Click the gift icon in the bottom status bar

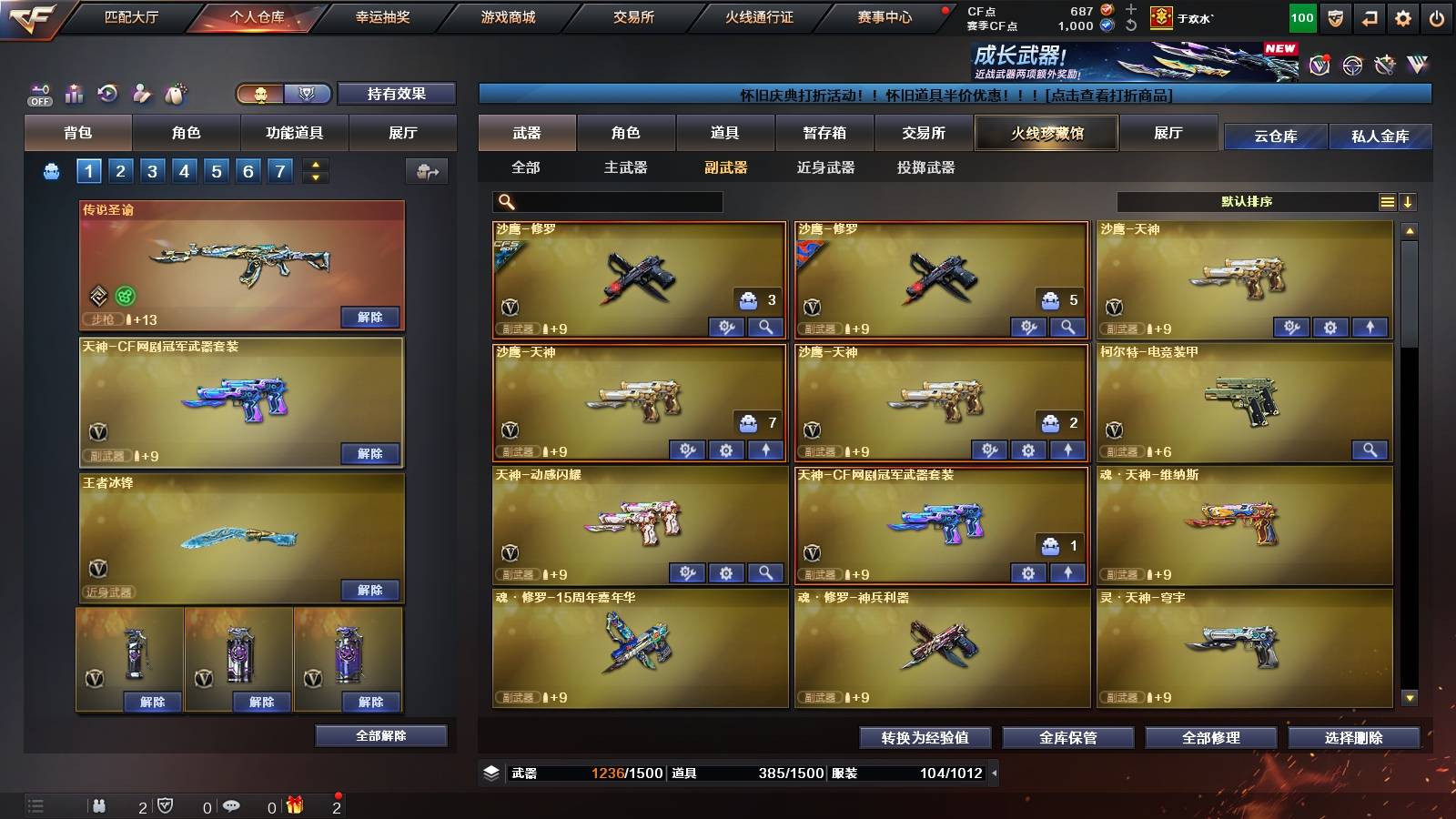(x=295, y=805)
